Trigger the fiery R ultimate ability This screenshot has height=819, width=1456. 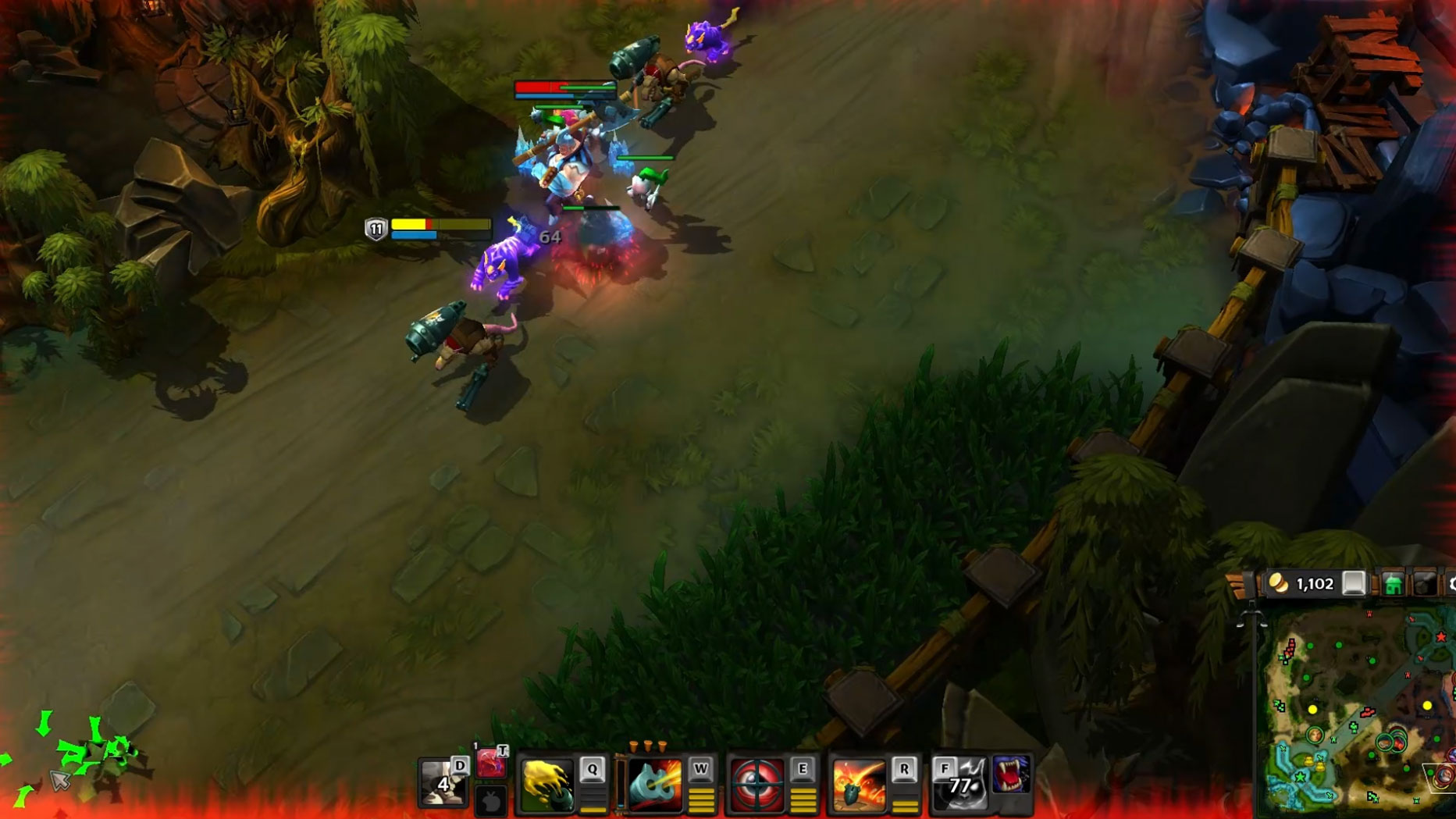[858, 784]
